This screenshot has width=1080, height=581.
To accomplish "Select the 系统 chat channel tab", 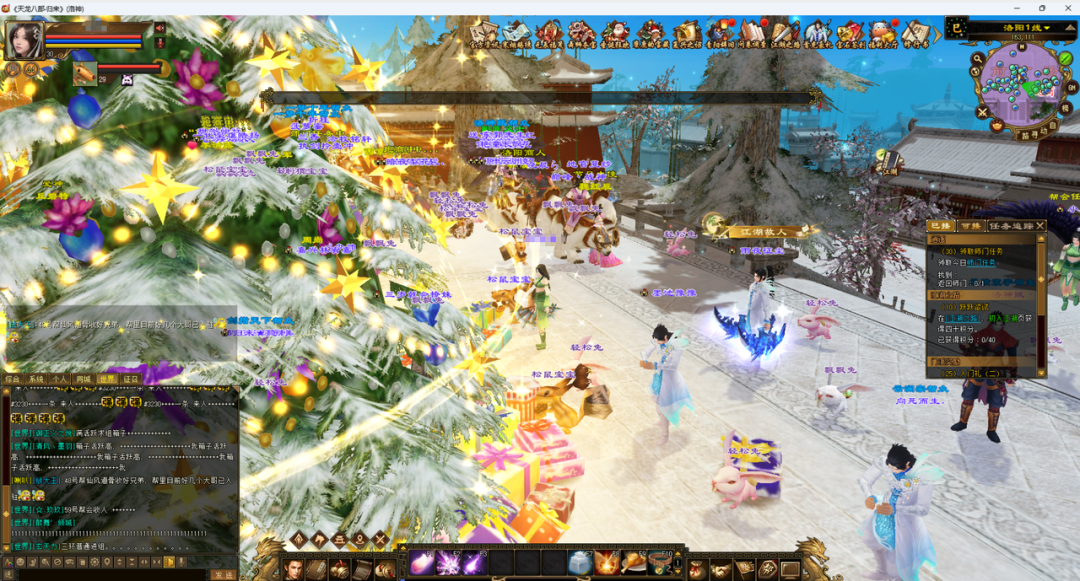I will point(36,379).
